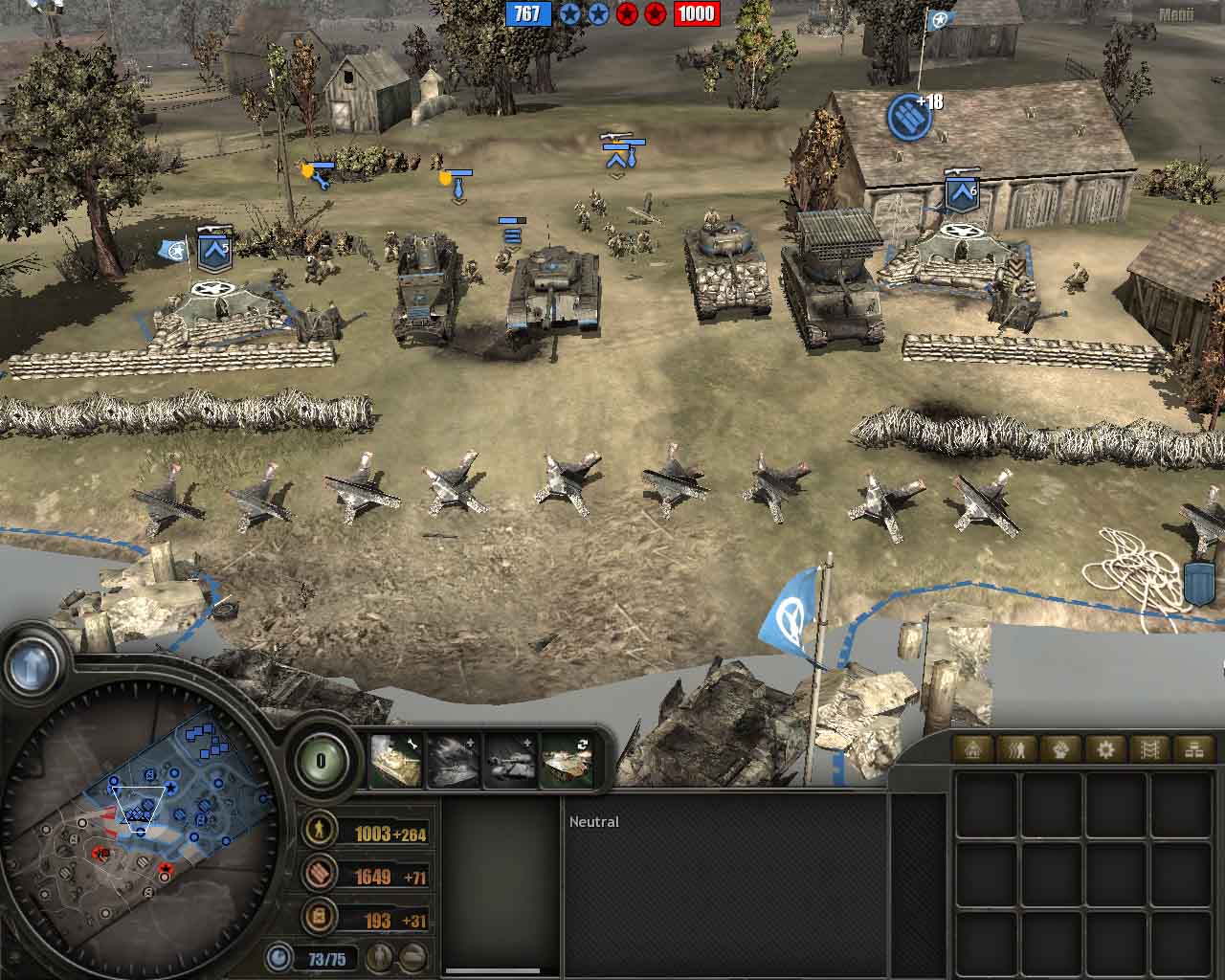Select the rifle squad with chevron badge
The width and height of the screenshot is (1225, 980).
(x=616, y=153)
